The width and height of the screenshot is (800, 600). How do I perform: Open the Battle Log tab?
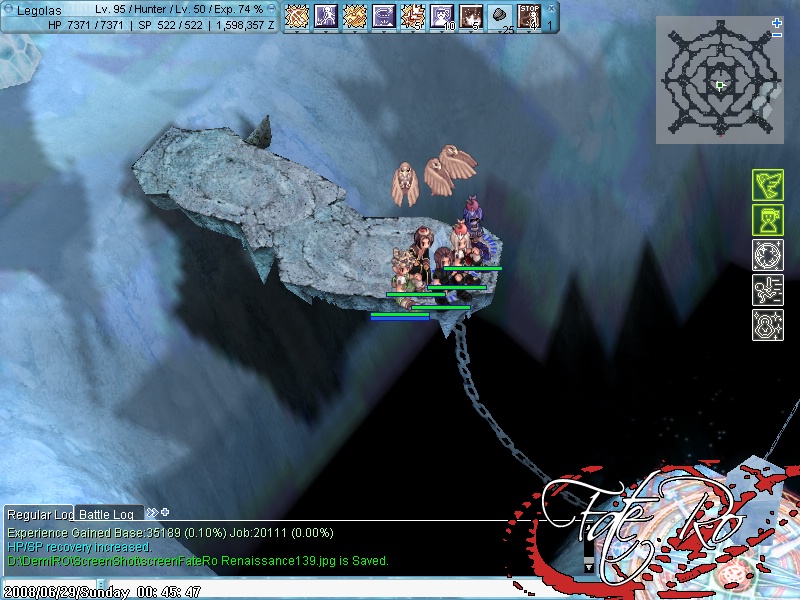click(x=107, y=514)
